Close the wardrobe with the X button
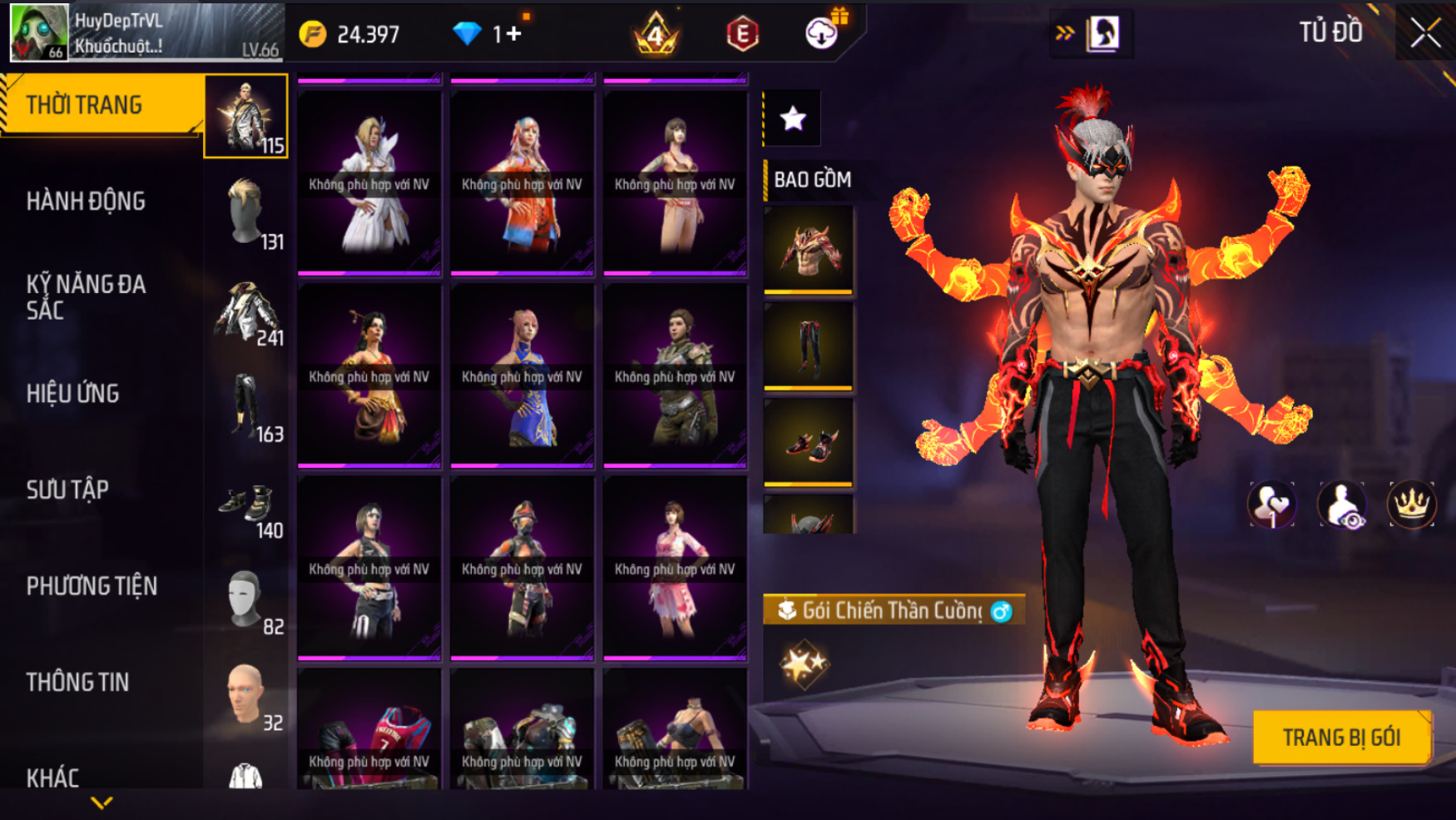 [1425, 33]
